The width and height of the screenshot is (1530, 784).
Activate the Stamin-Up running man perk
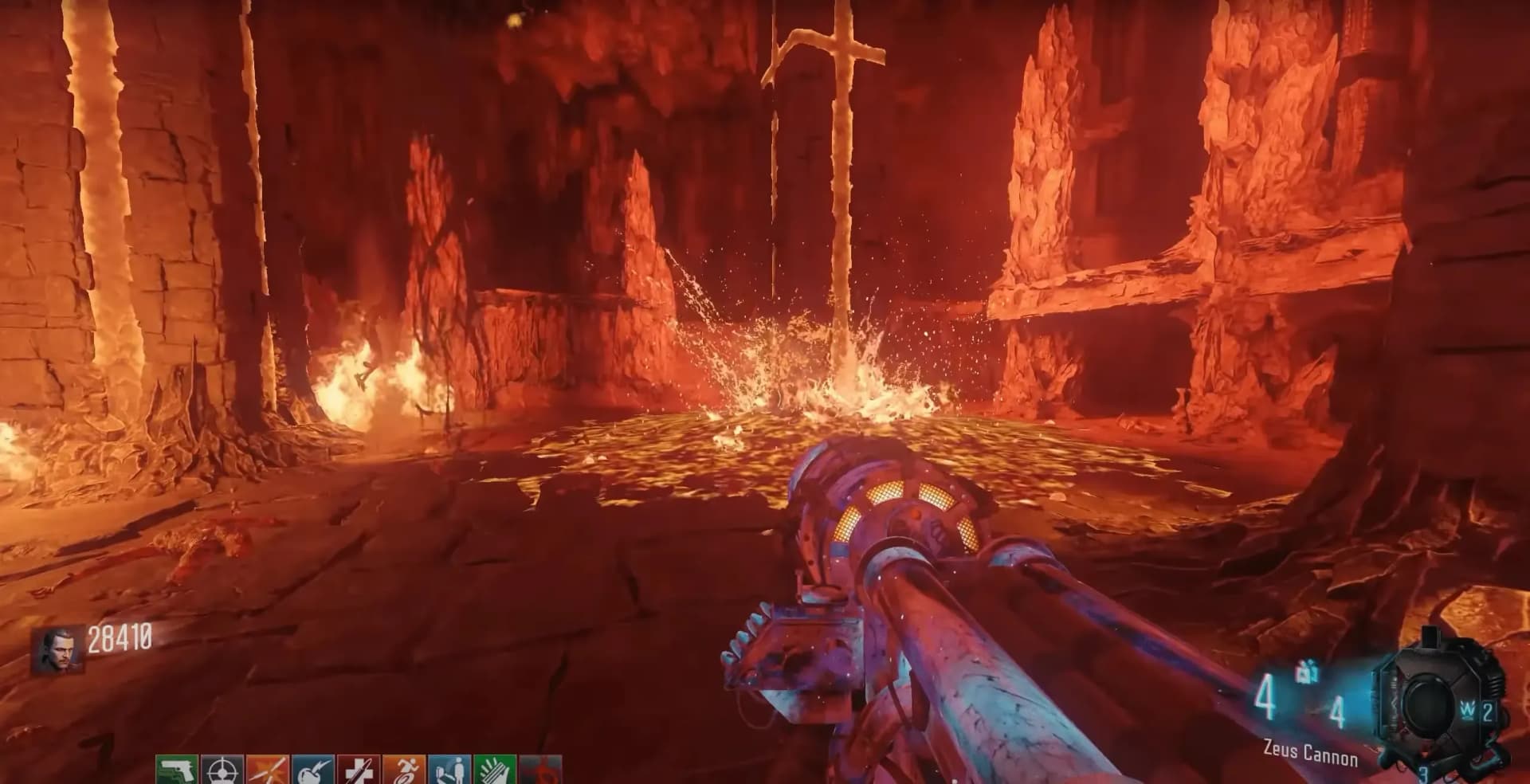click(x=404, y=771)
